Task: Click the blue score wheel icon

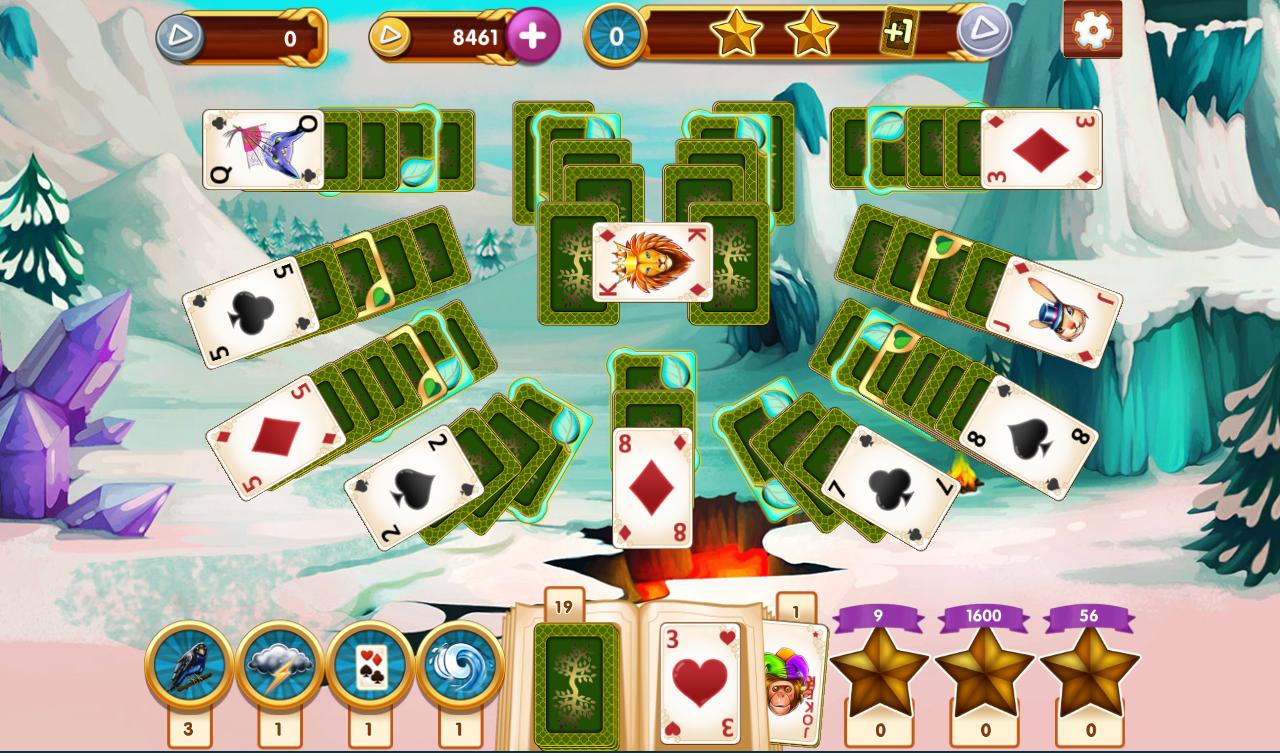Action: click(x=618, y=37)
